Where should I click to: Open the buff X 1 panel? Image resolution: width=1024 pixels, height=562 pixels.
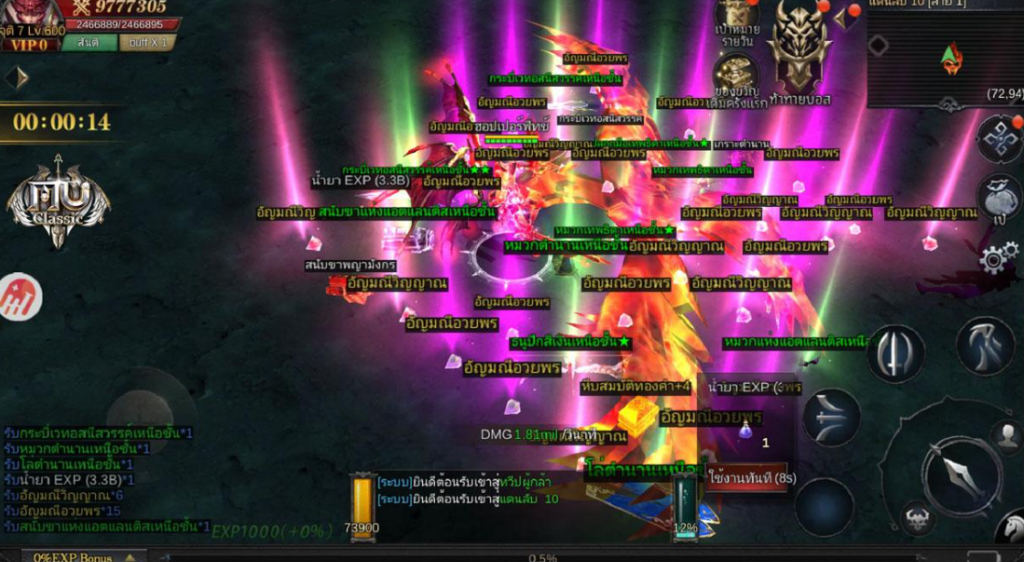(x=147, y=43)
